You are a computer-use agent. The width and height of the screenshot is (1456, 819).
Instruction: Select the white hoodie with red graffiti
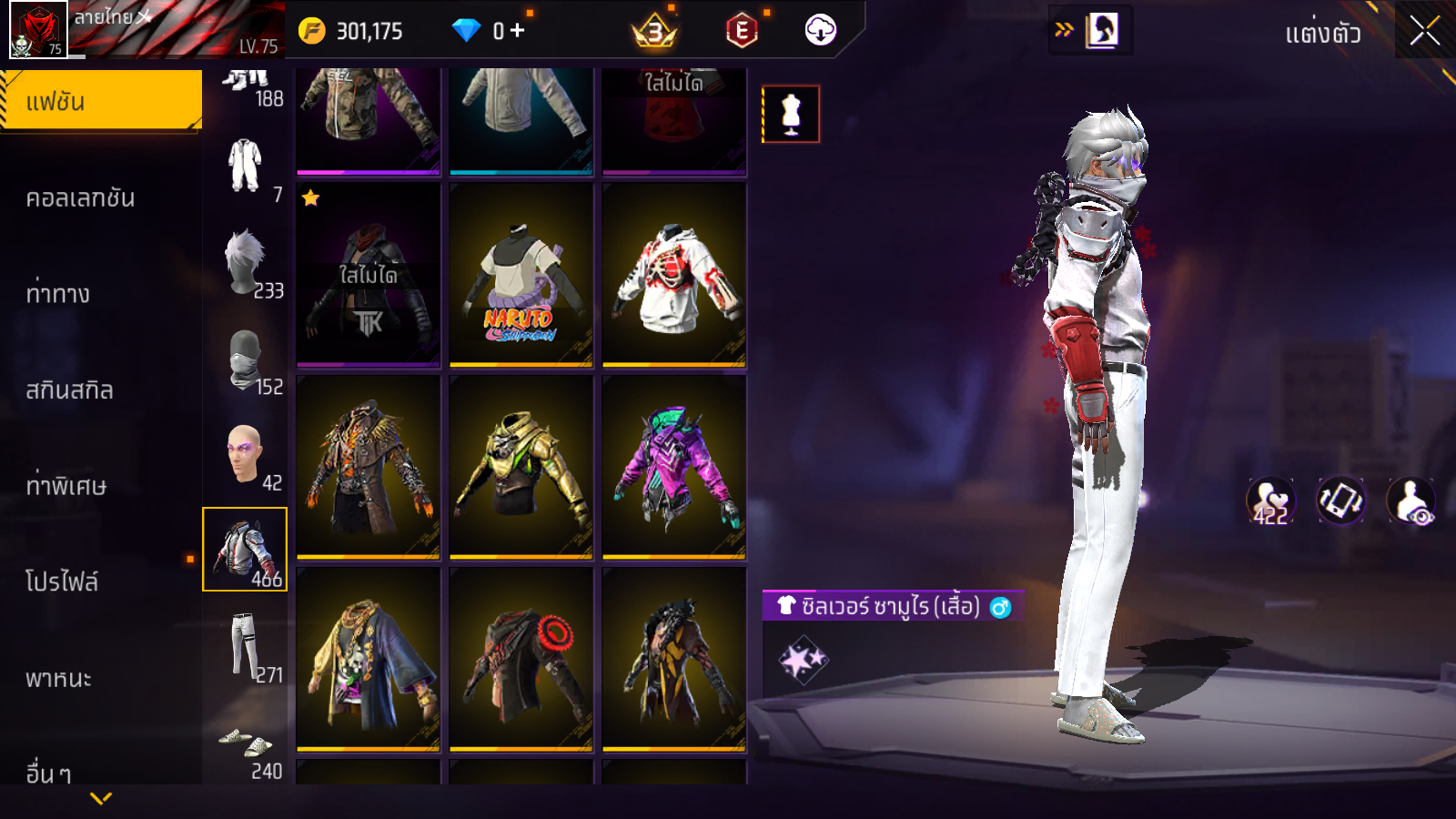click(673, 275)
